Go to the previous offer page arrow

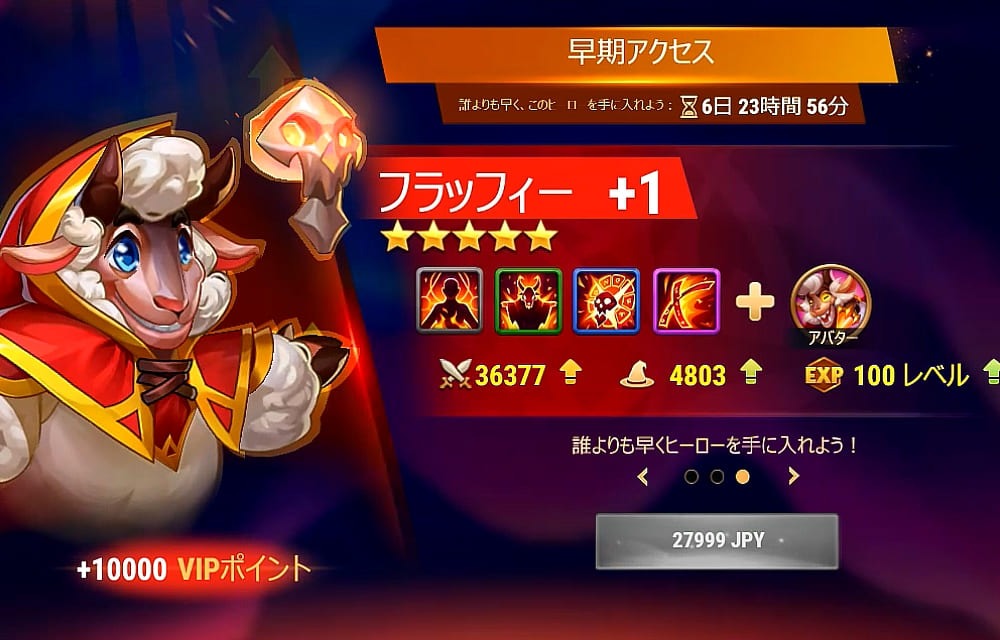pyautogui.click(x=643, y=477)
